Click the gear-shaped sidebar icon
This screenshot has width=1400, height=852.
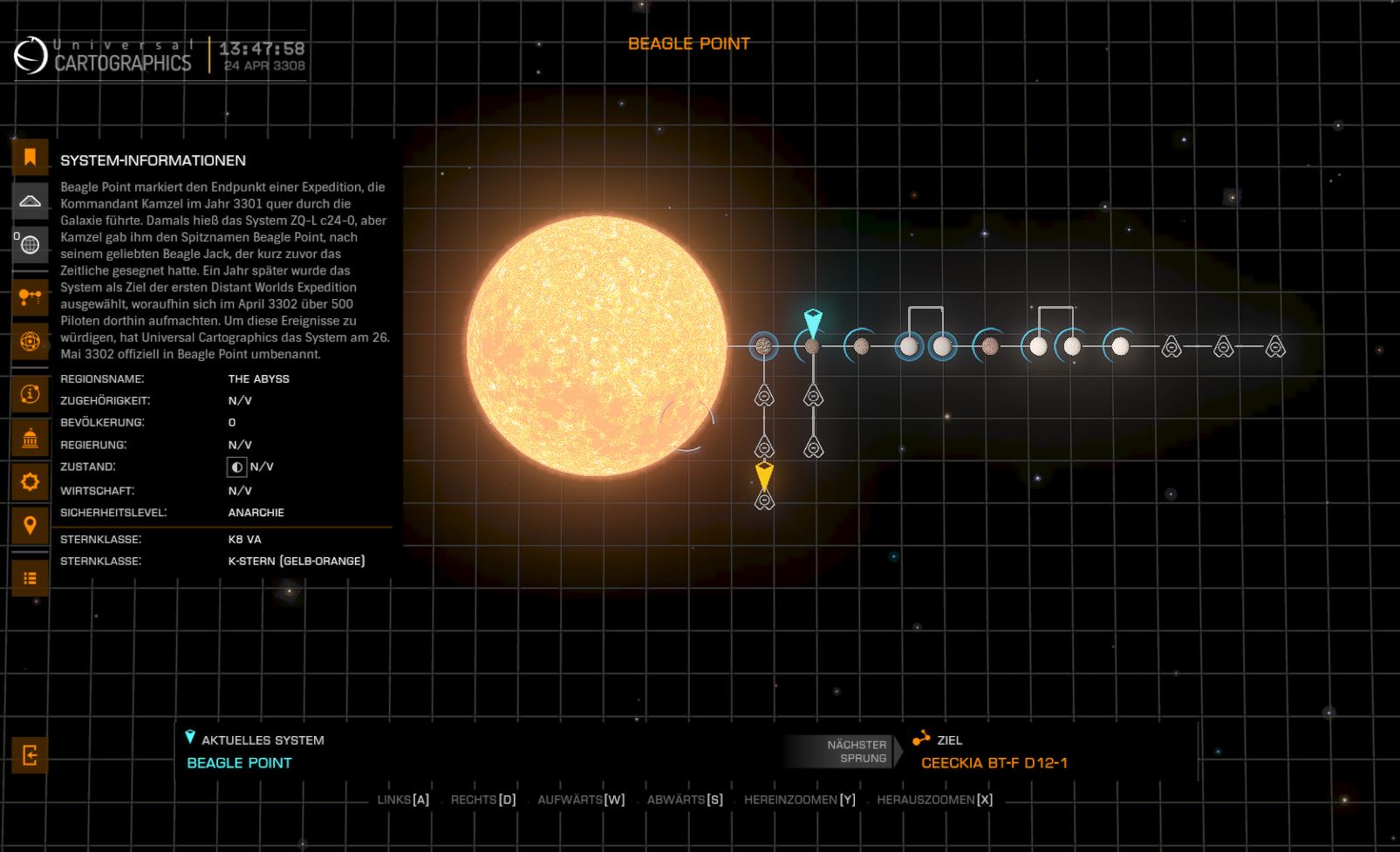[30, 481]
